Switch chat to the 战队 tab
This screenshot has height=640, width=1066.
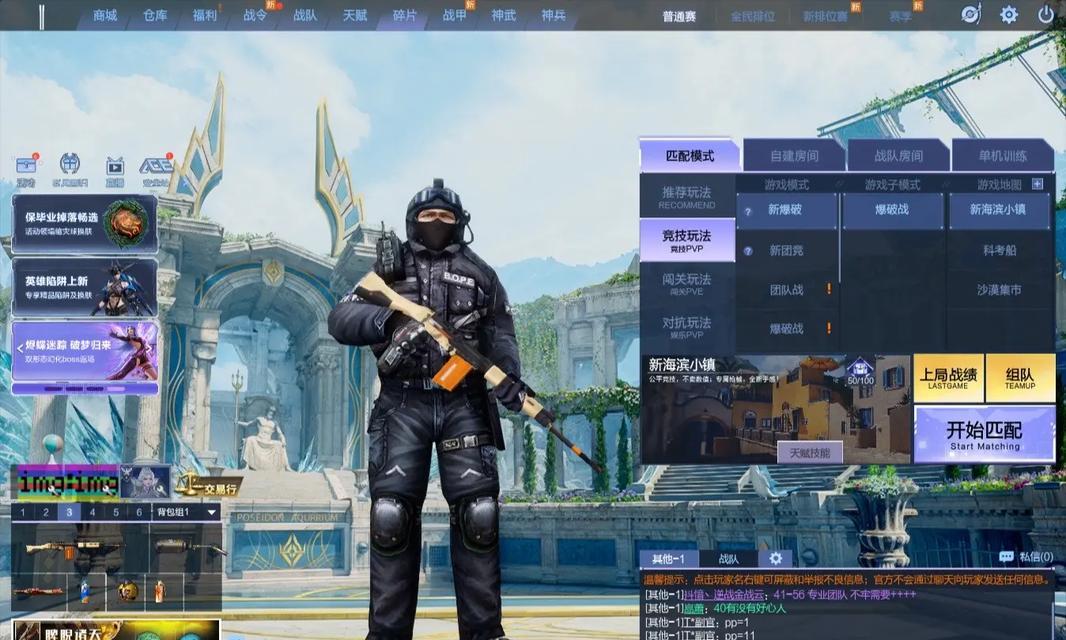coord(728,559)
